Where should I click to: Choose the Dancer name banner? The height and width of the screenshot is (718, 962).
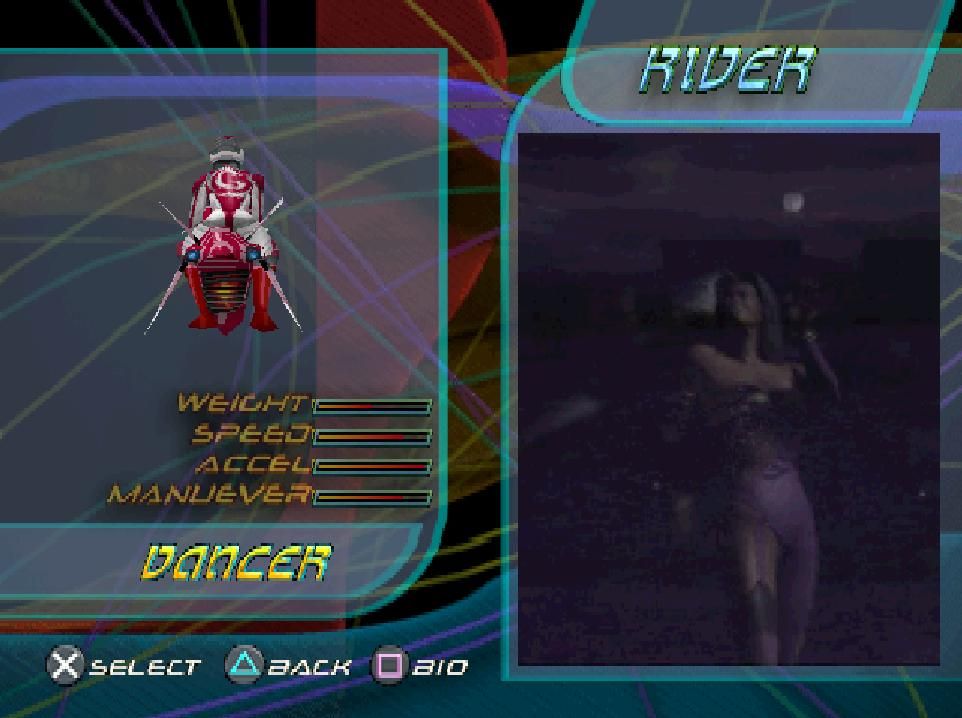pos(236,563)
